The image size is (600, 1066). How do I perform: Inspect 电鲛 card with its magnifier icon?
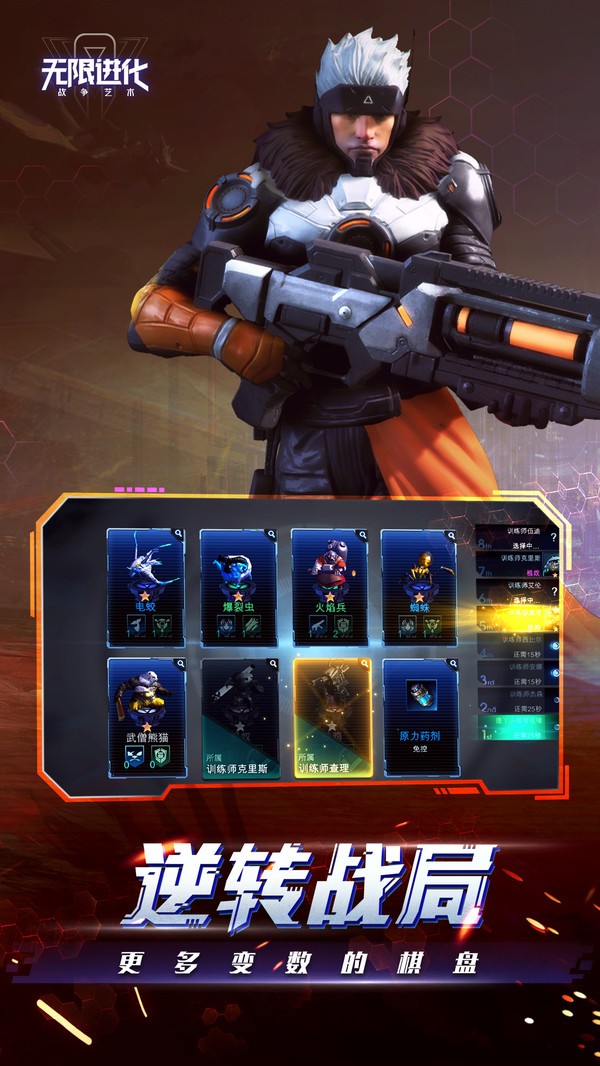tap(179, 535)
